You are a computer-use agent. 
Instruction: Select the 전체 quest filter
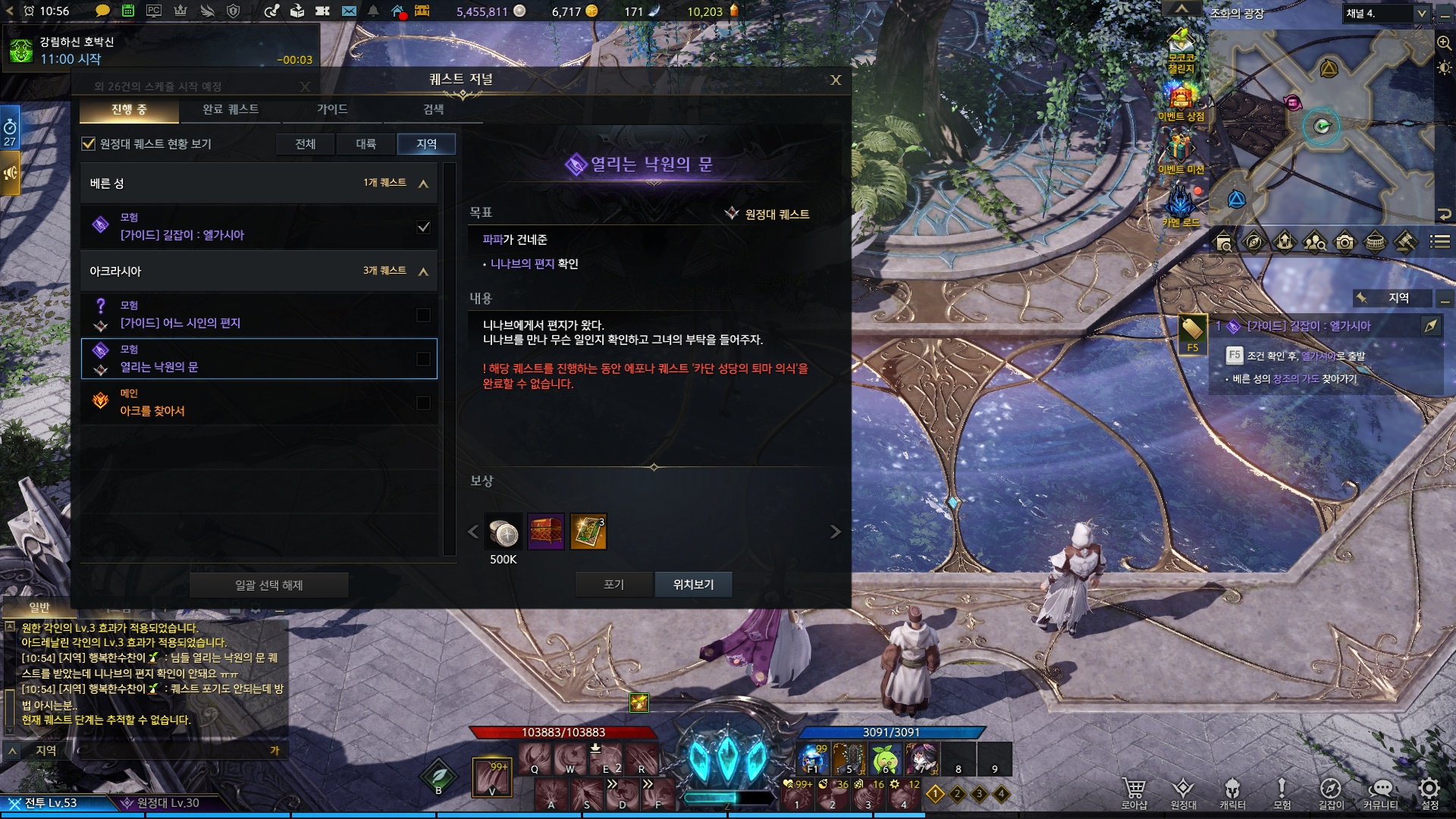[x=305, y=144]
